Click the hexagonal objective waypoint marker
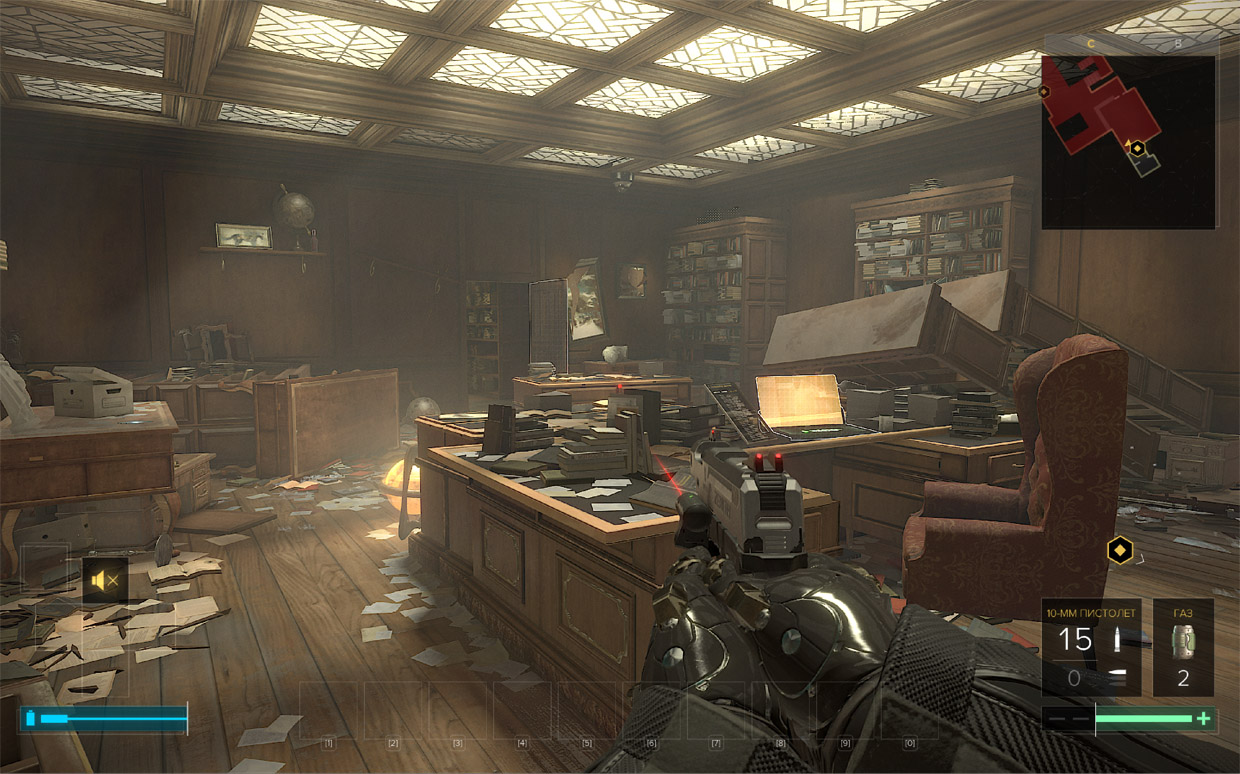This screenshot has height=774, width=1240. click(1120, 549)
